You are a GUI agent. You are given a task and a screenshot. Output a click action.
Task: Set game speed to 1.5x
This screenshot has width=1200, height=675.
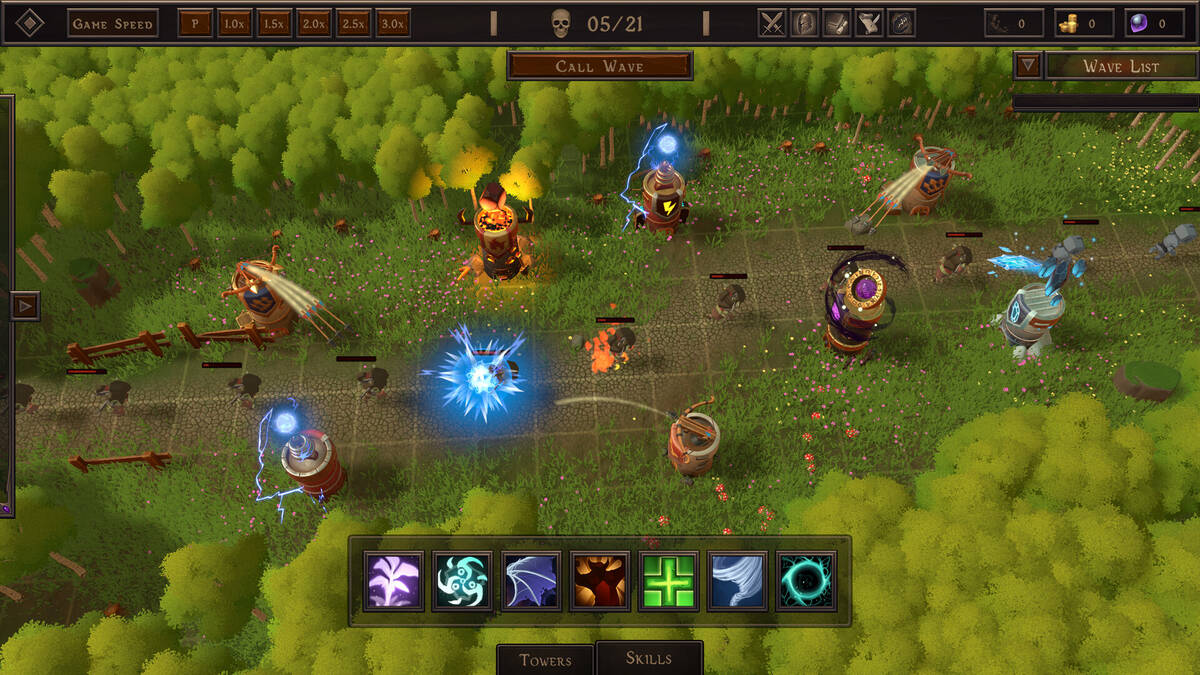click(x=273, y=23)
